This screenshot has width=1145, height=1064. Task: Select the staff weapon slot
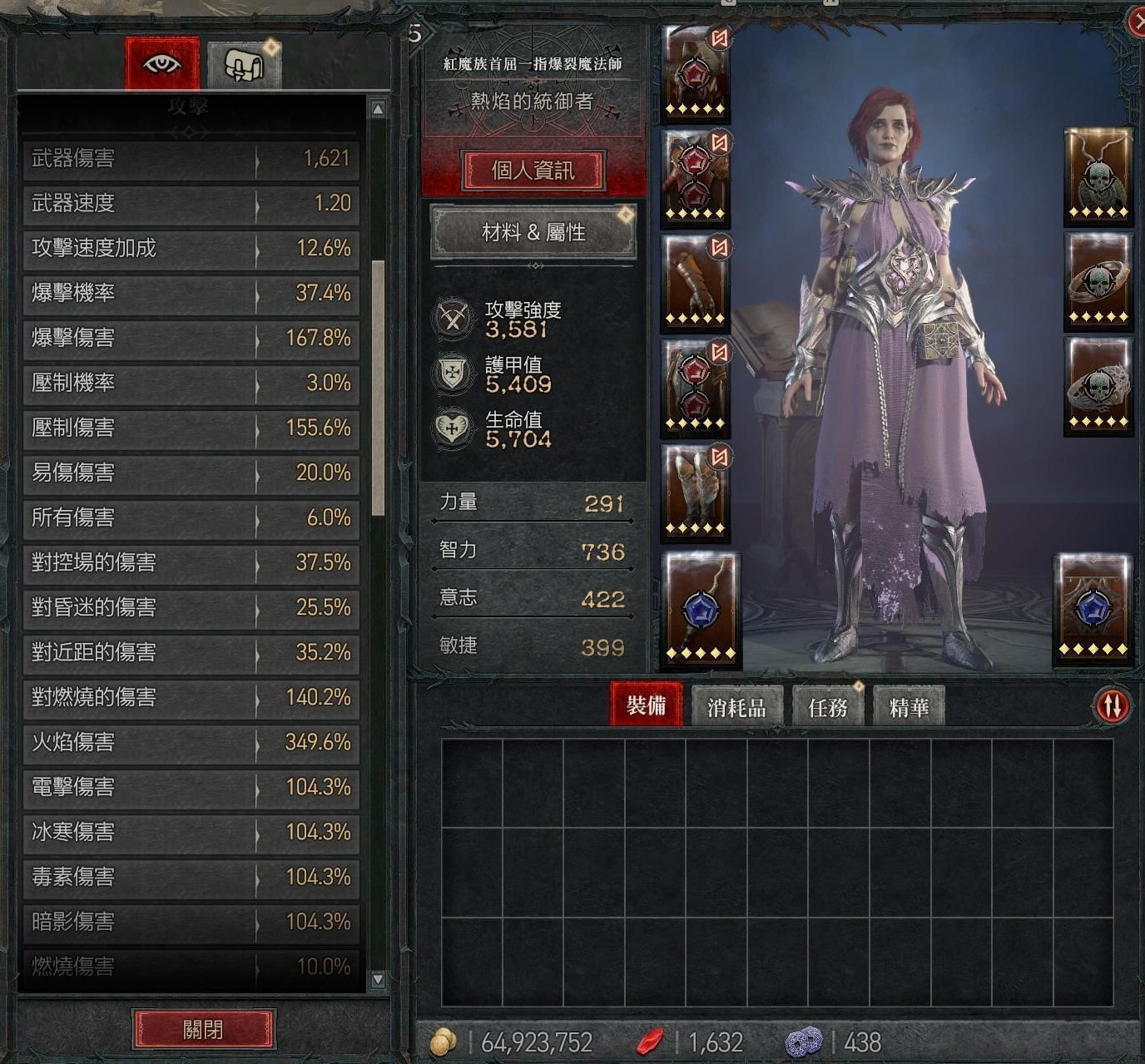699,609
